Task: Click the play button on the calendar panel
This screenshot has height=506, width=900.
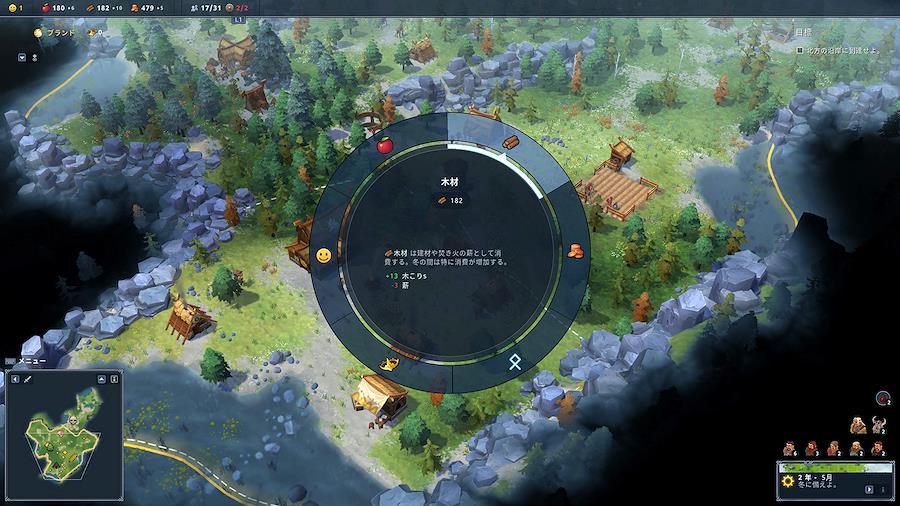Action: tap(868, 489)
